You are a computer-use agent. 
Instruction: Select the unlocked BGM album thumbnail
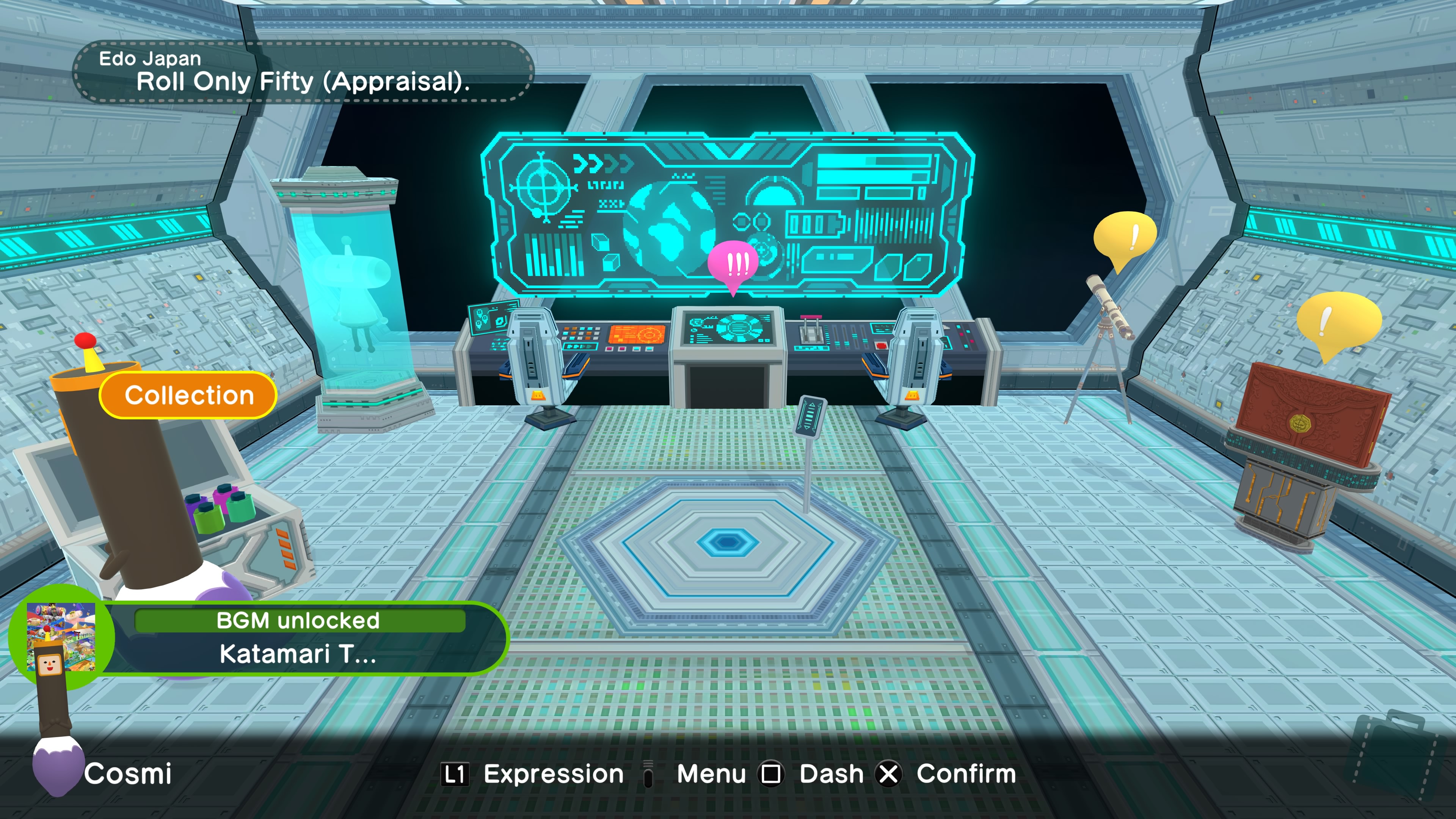(61, 637)
